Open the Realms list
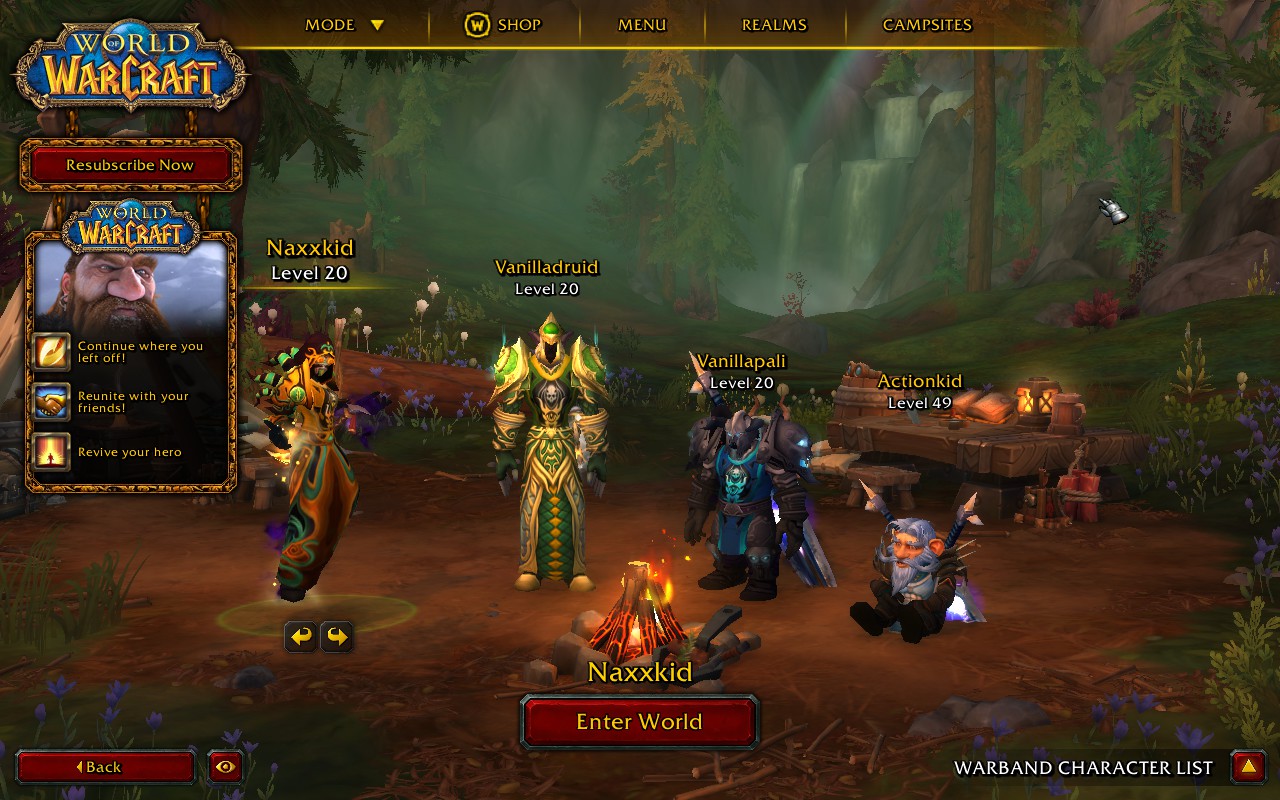Screen dimensions: 1280x800 pos(774,25)
